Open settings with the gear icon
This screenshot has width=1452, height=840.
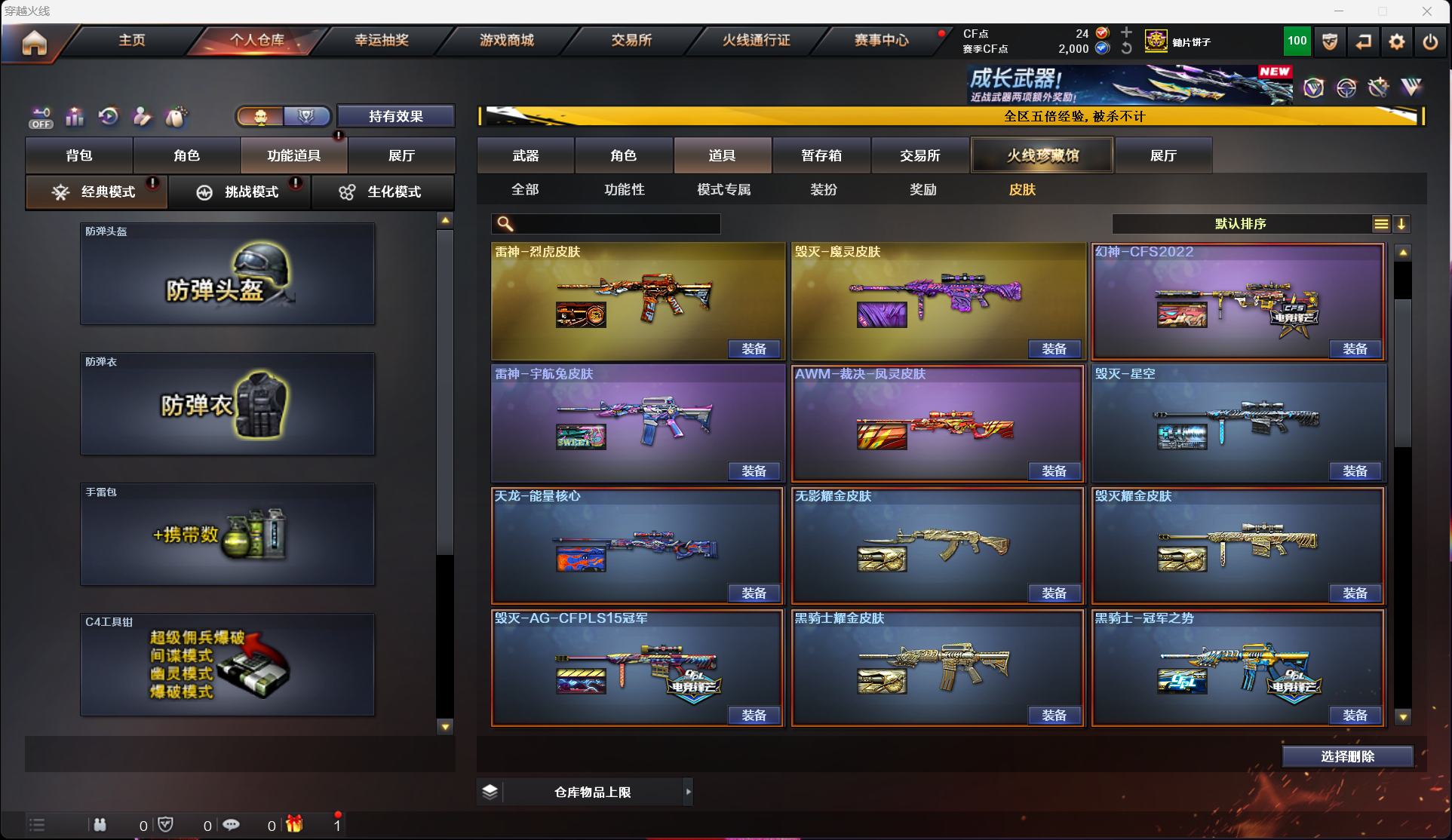tap(1396, 42)
